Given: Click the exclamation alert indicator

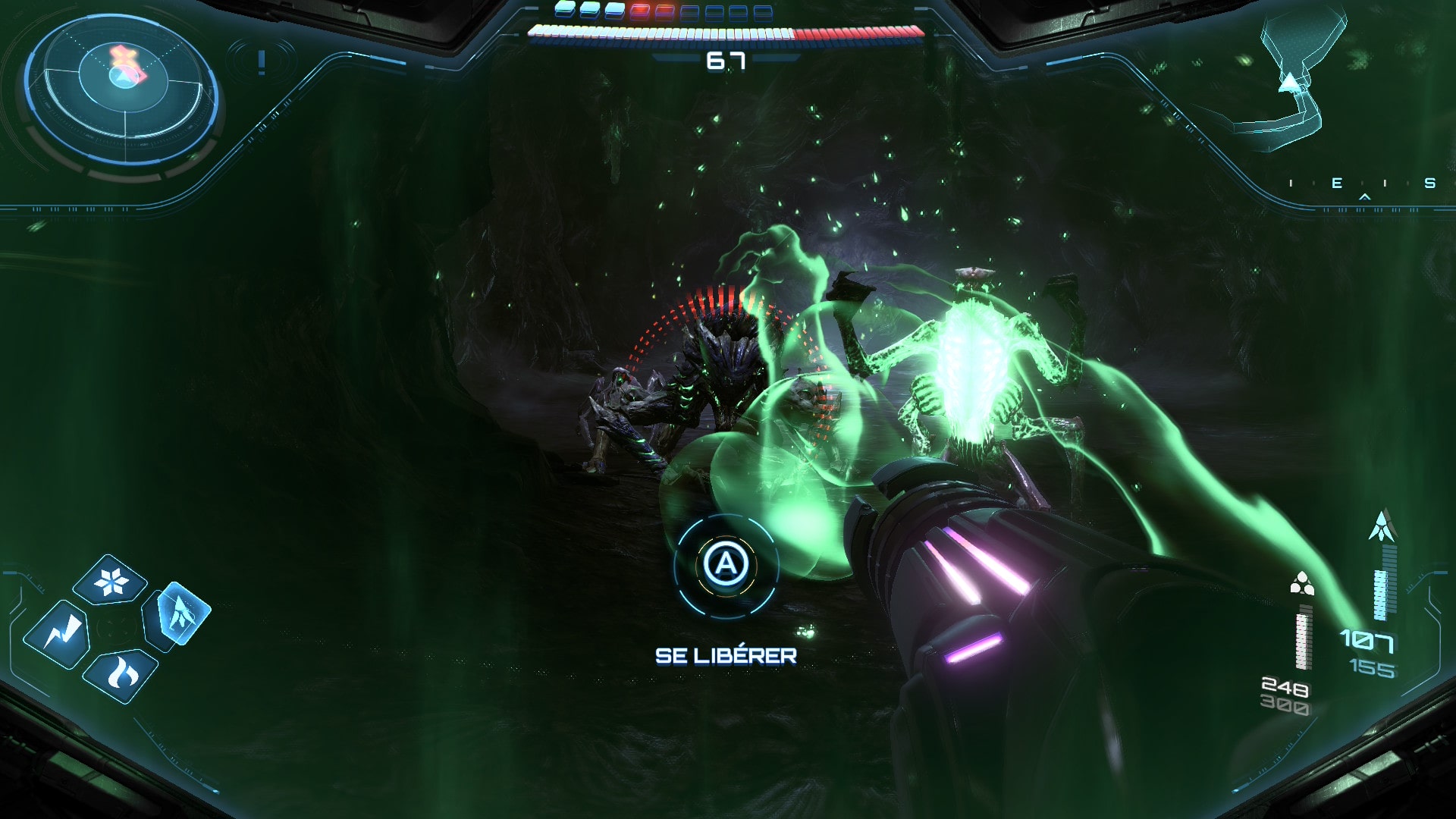Looking at the screenshot, I should click(x=262, y=61).
